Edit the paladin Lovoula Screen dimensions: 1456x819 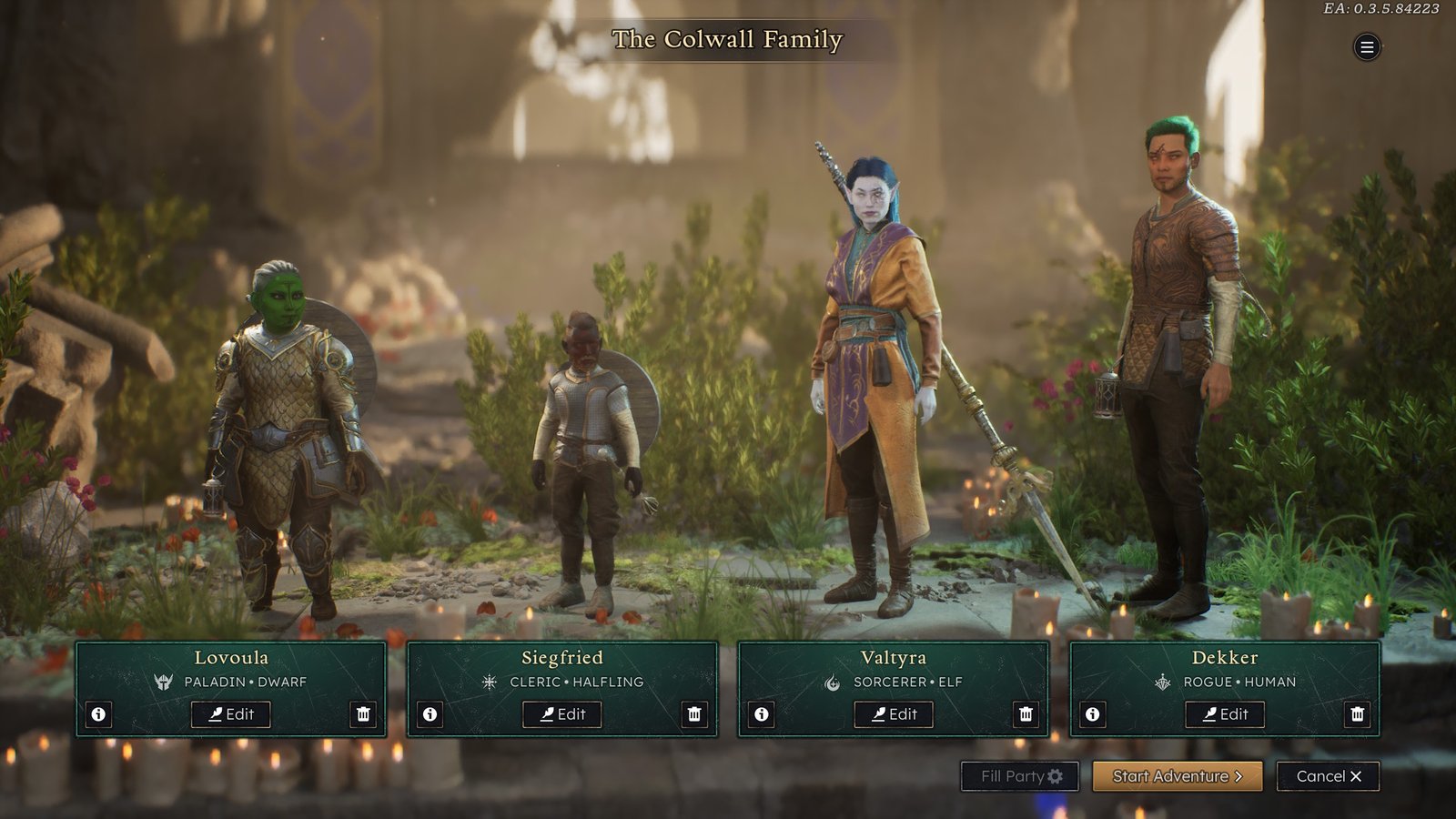tap(230, 714)
